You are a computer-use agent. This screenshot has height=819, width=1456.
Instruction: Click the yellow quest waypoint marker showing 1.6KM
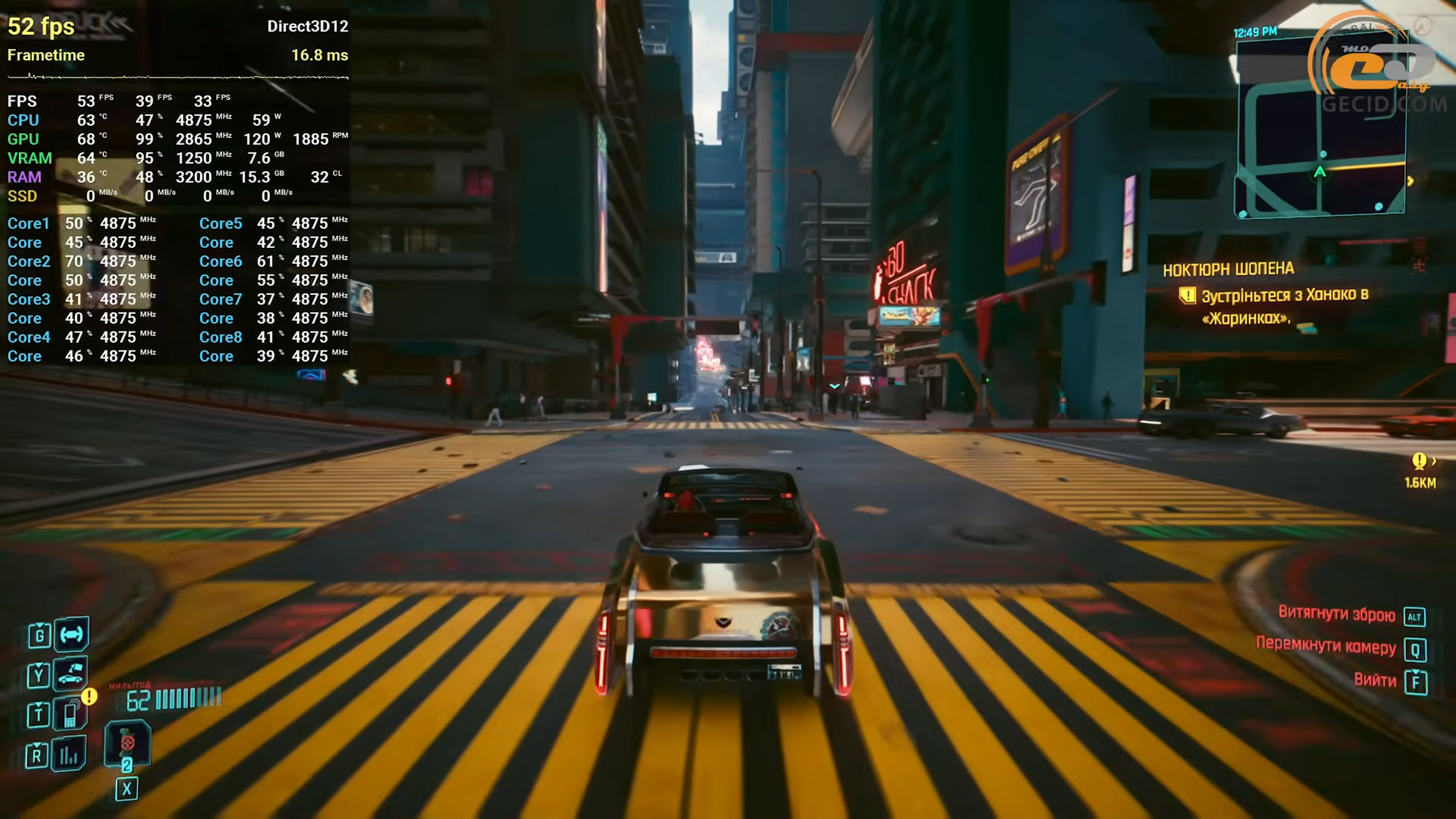coord(1419,461)
